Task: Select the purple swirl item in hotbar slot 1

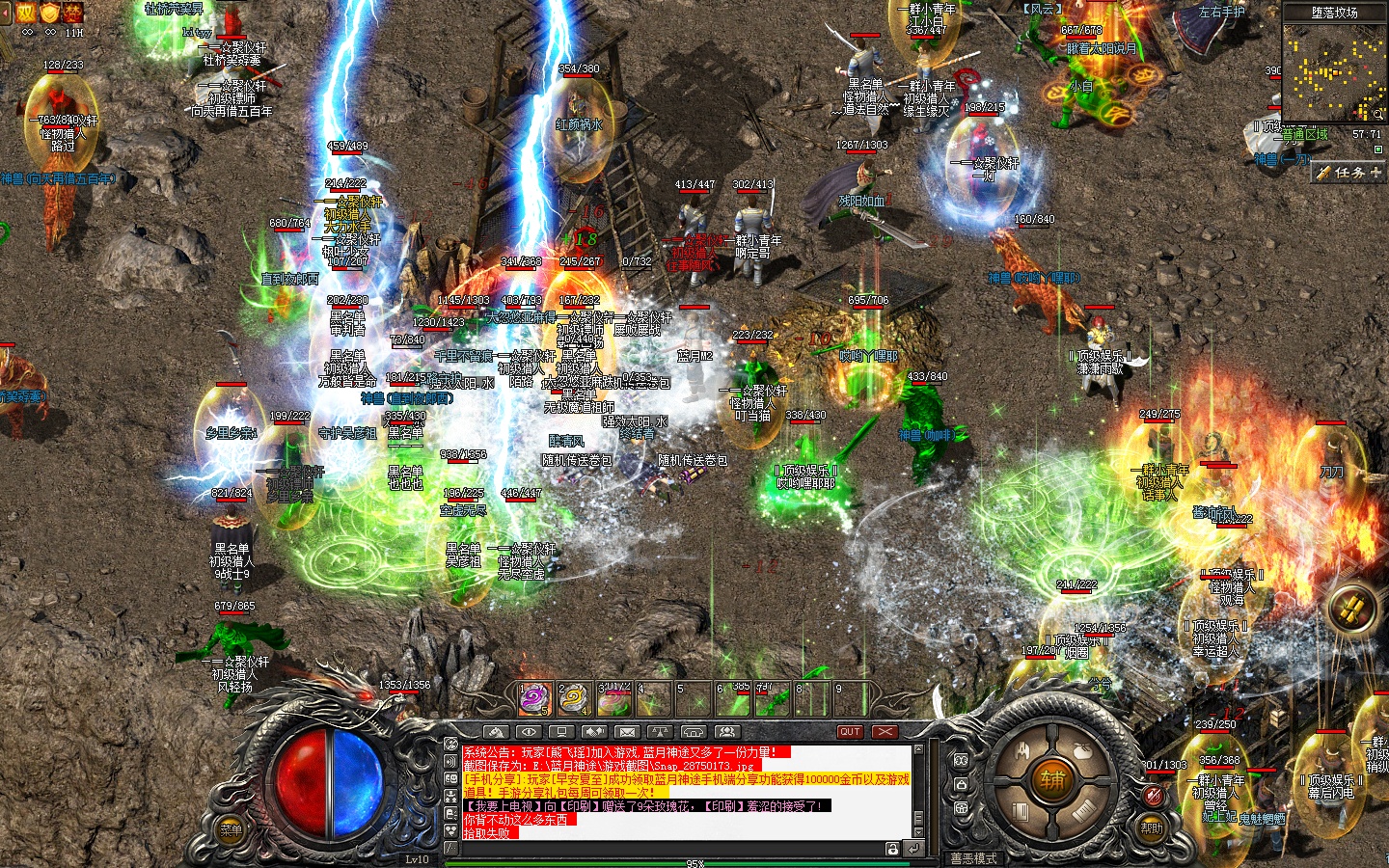Action: pos(535,698)
